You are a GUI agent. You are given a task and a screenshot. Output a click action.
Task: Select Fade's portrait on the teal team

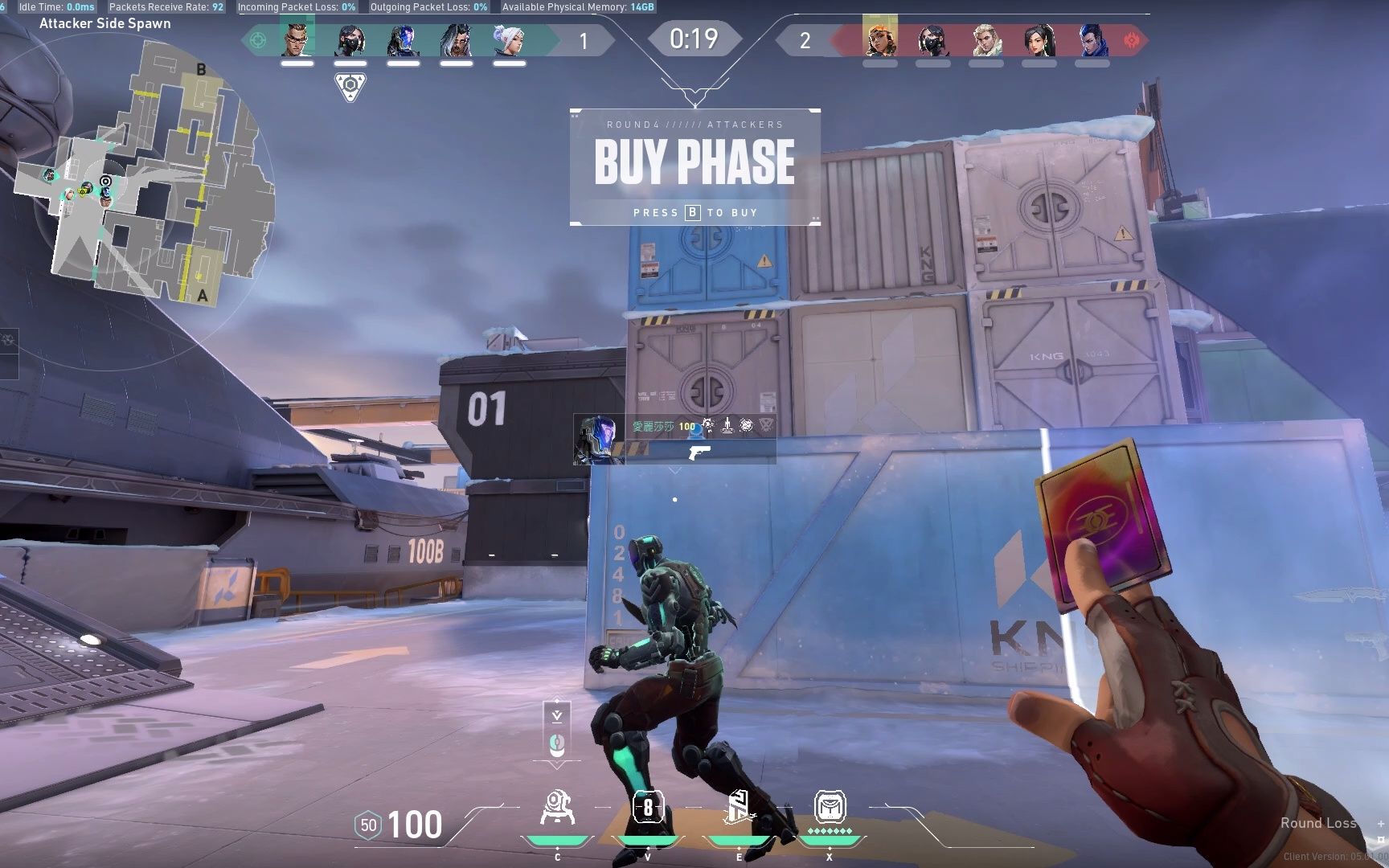tap(456, 39)
